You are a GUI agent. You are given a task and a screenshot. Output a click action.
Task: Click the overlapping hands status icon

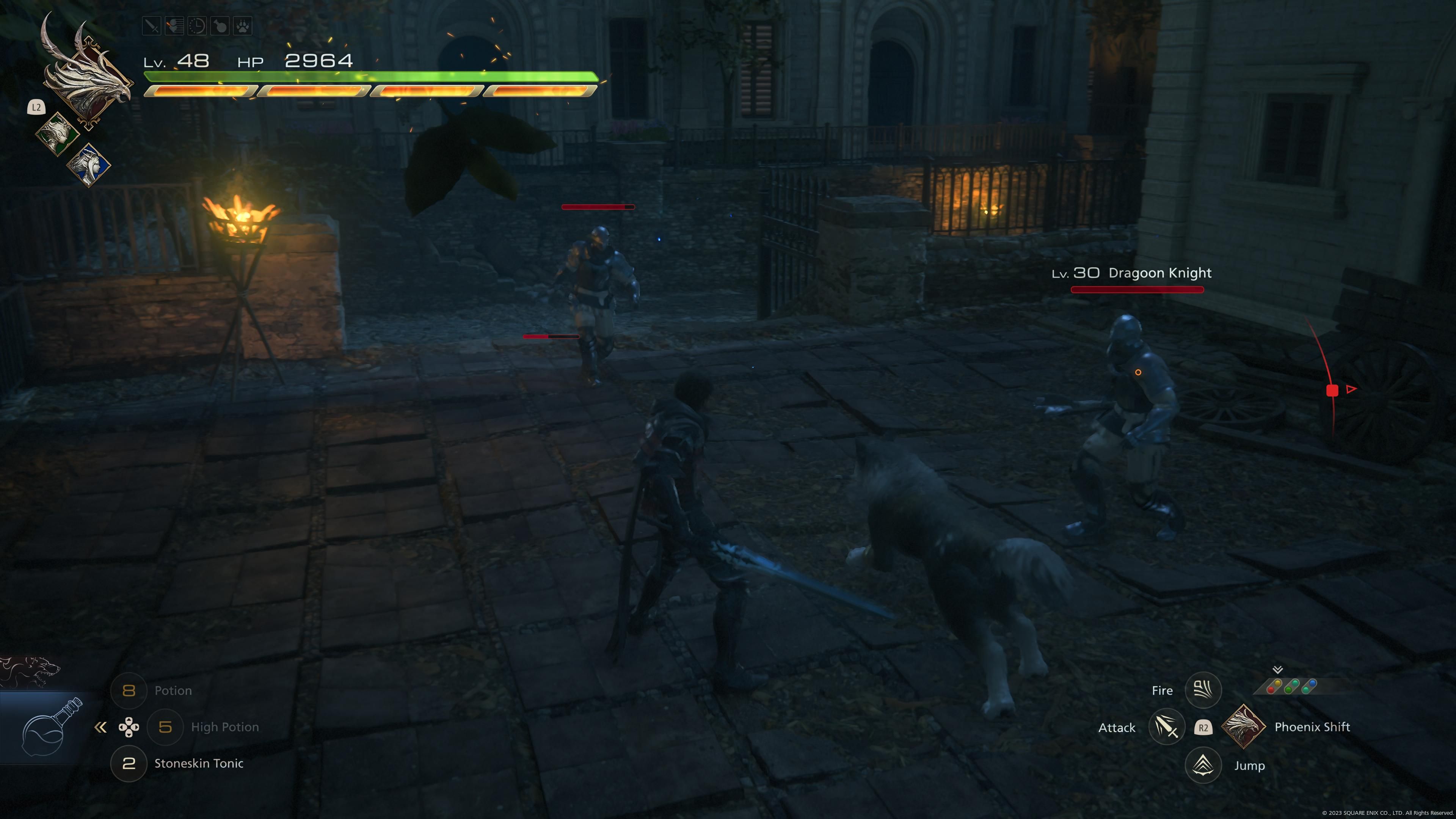coord(174,26)
